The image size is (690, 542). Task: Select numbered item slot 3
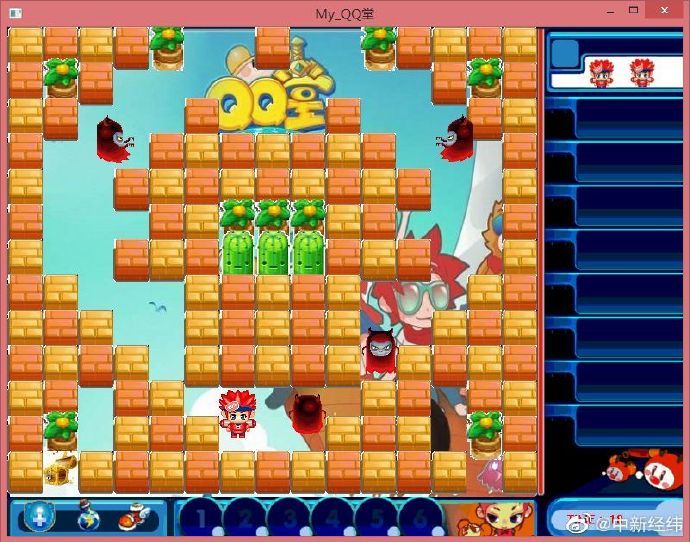(287, 519)
